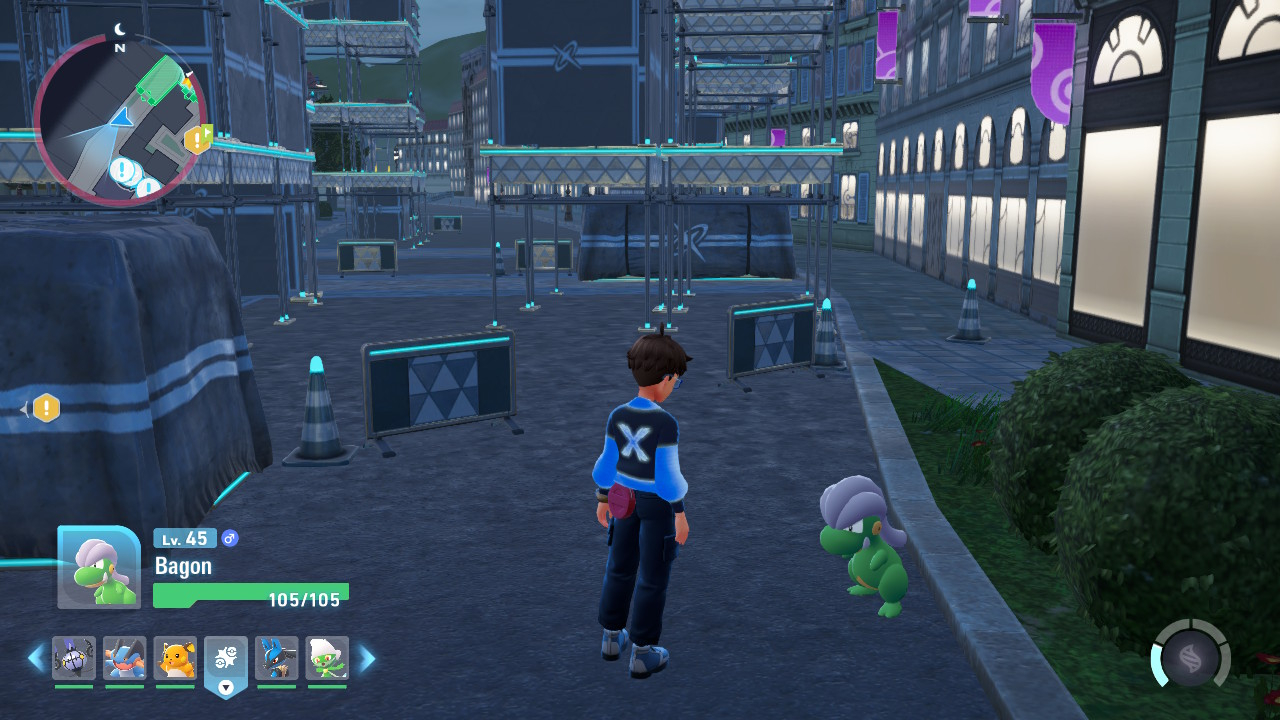Screen dimensions: 1280x720
Task: Cycle the party left with the arrow
Action: click(x=37, y=658)
